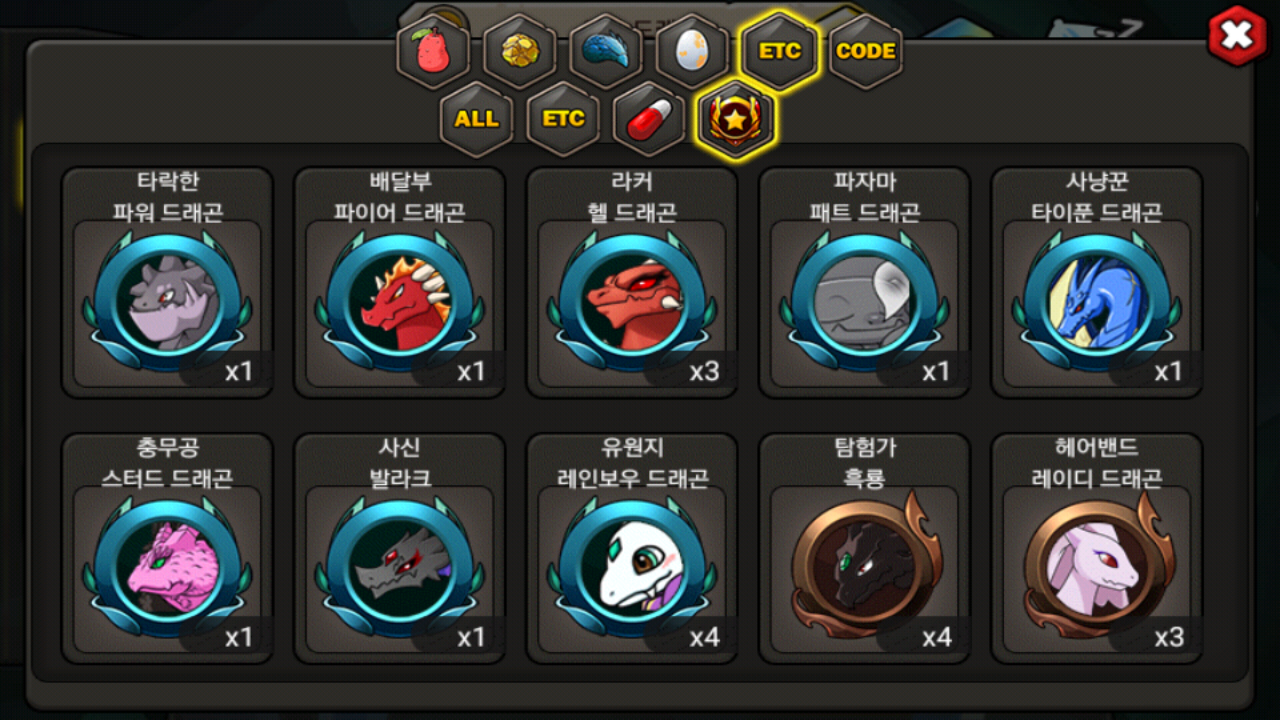Select the blue scale category tab
The width and height of the screenshot is (1280, 720).
pos(606,51)
